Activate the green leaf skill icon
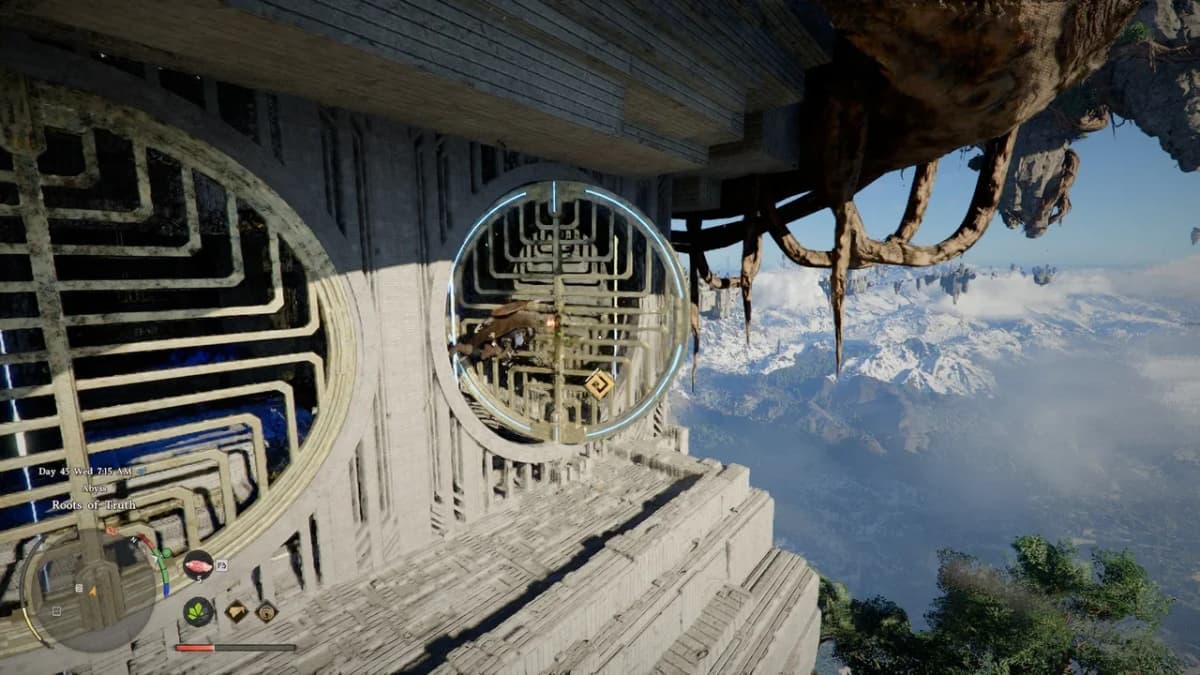This screenshot has width=1200, height=675. pyautogui.click(x=198, y=611)
